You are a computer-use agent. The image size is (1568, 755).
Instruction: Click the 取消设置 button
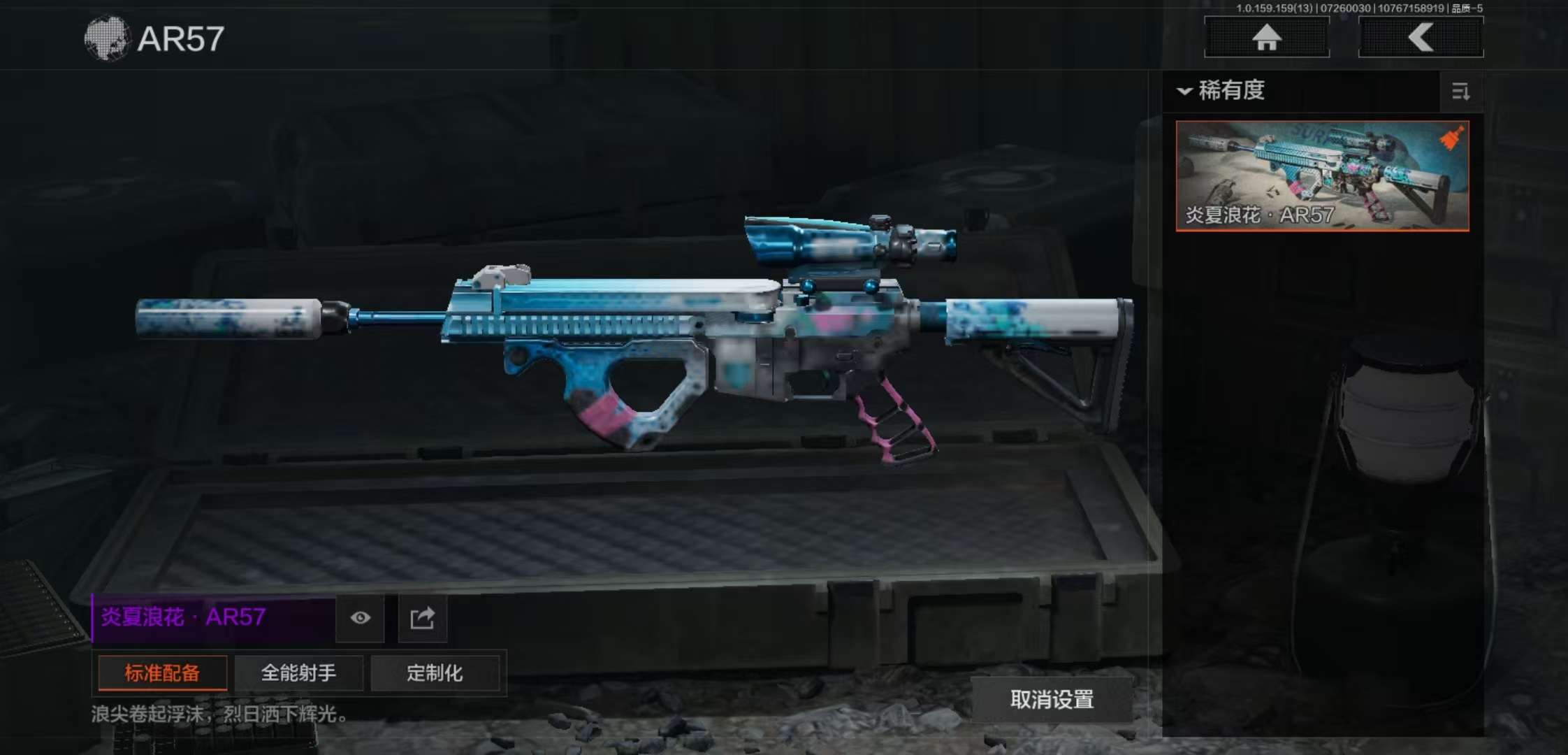(1052, 700)
